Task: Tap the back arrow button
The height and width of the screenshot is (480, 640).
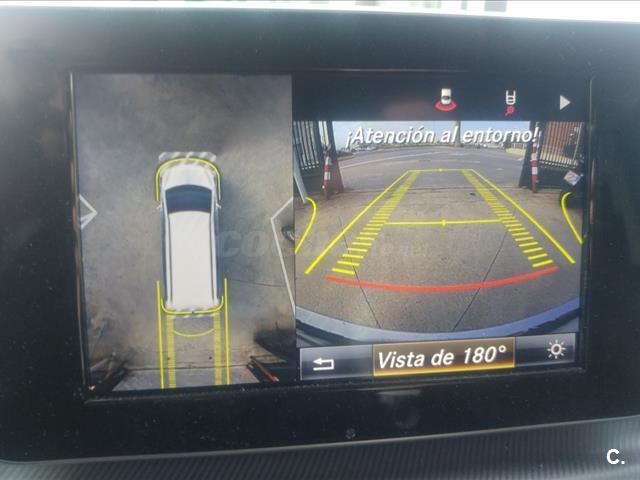Action: tap(323, 363)
